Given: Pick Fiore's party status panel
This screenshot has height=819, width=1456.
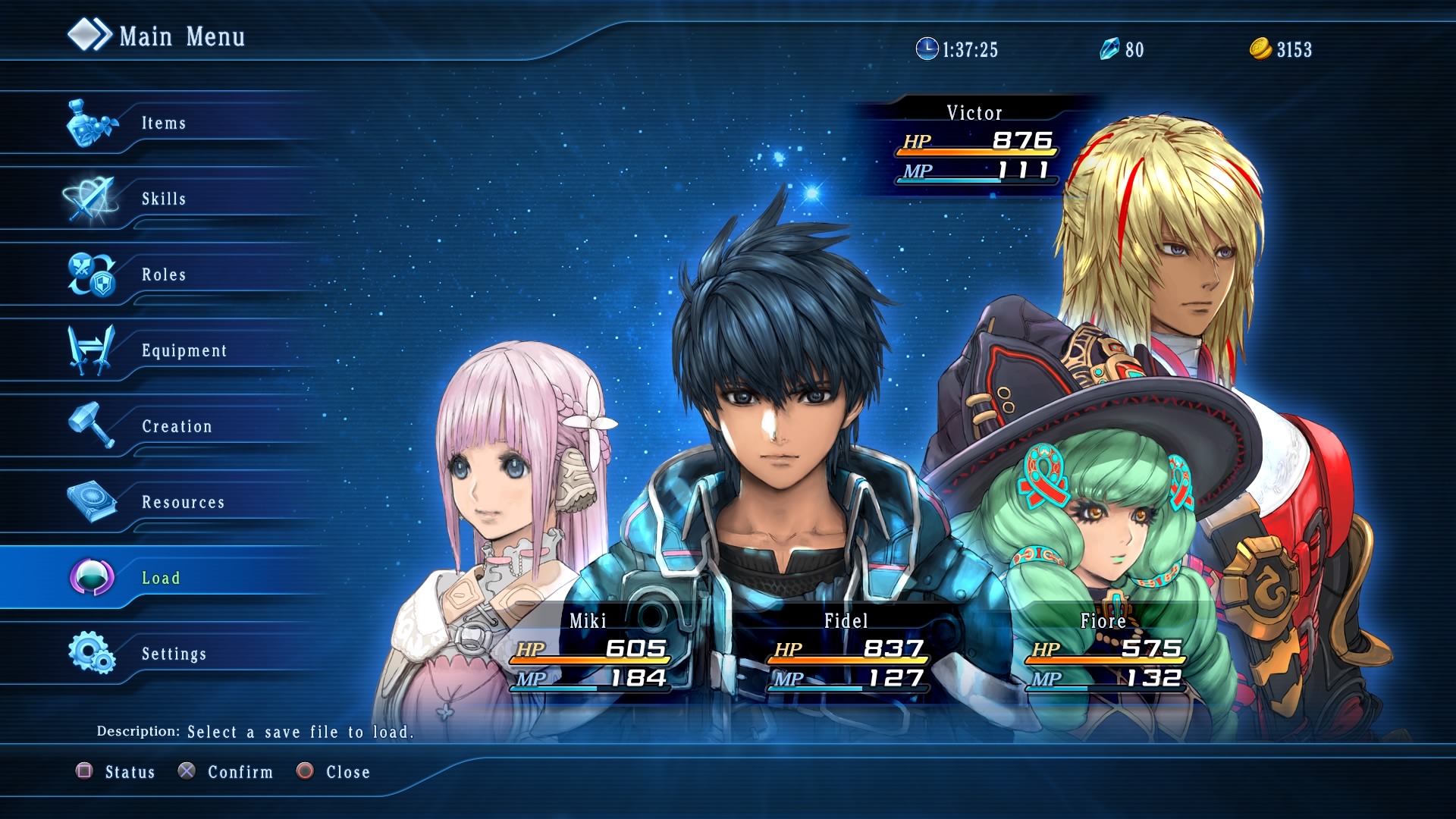Looking at the screenshot, I should [1105, 652].
